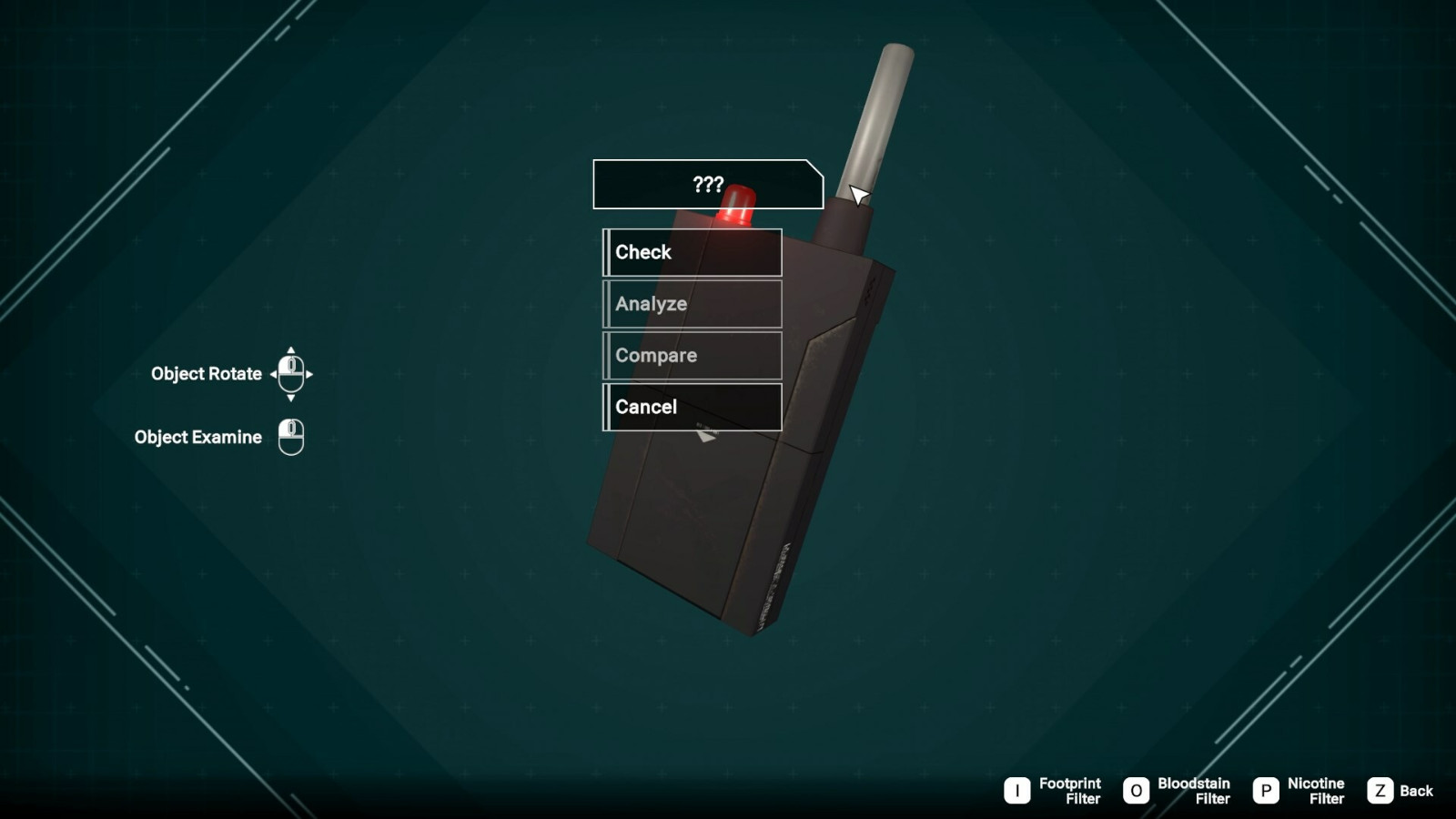Cancel the object action menu
1456x819 pixels.
[692, 407]
